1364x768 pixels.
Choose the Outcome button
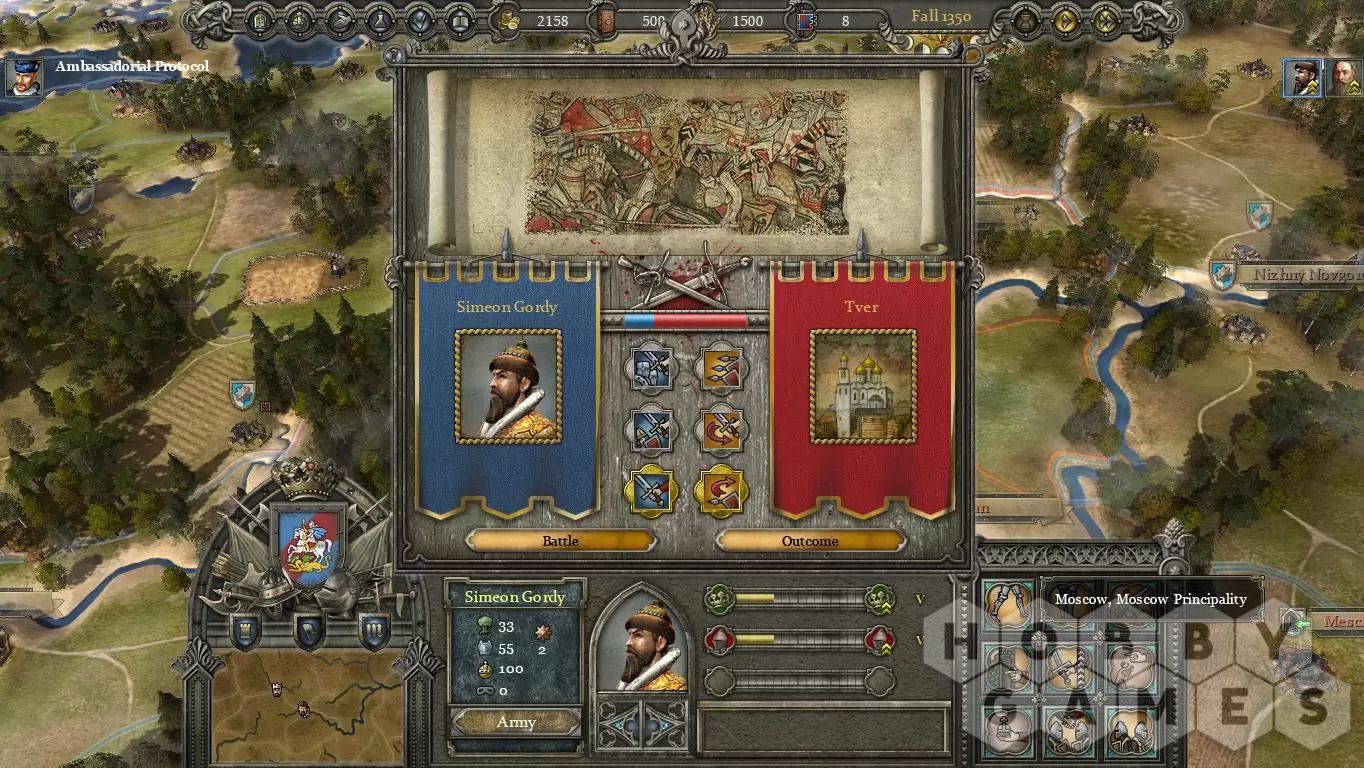[x=810, y=541]
